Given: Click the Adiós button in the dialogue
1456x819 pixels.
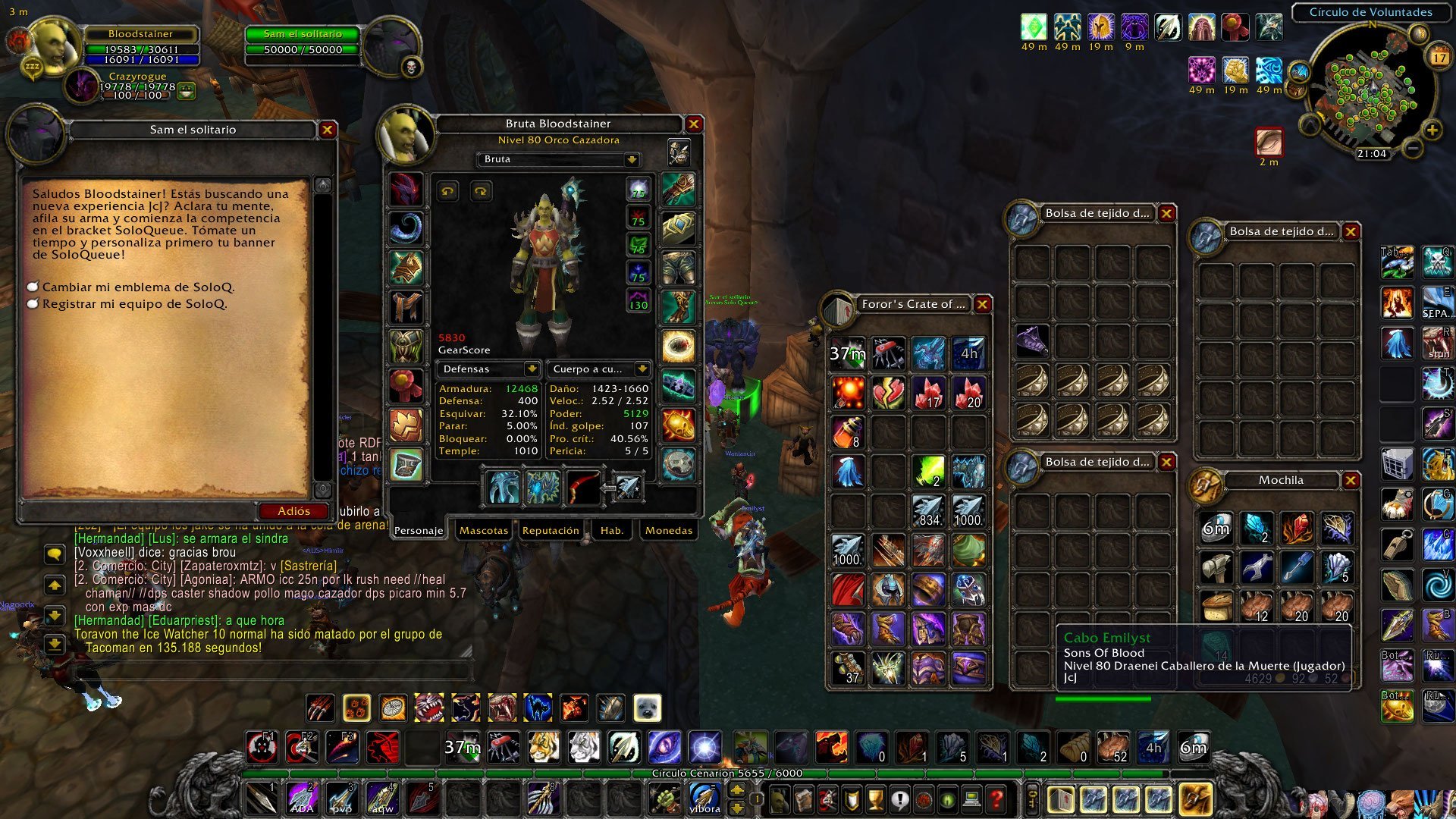Looking at the screenshot, I should tap(293, 511).
